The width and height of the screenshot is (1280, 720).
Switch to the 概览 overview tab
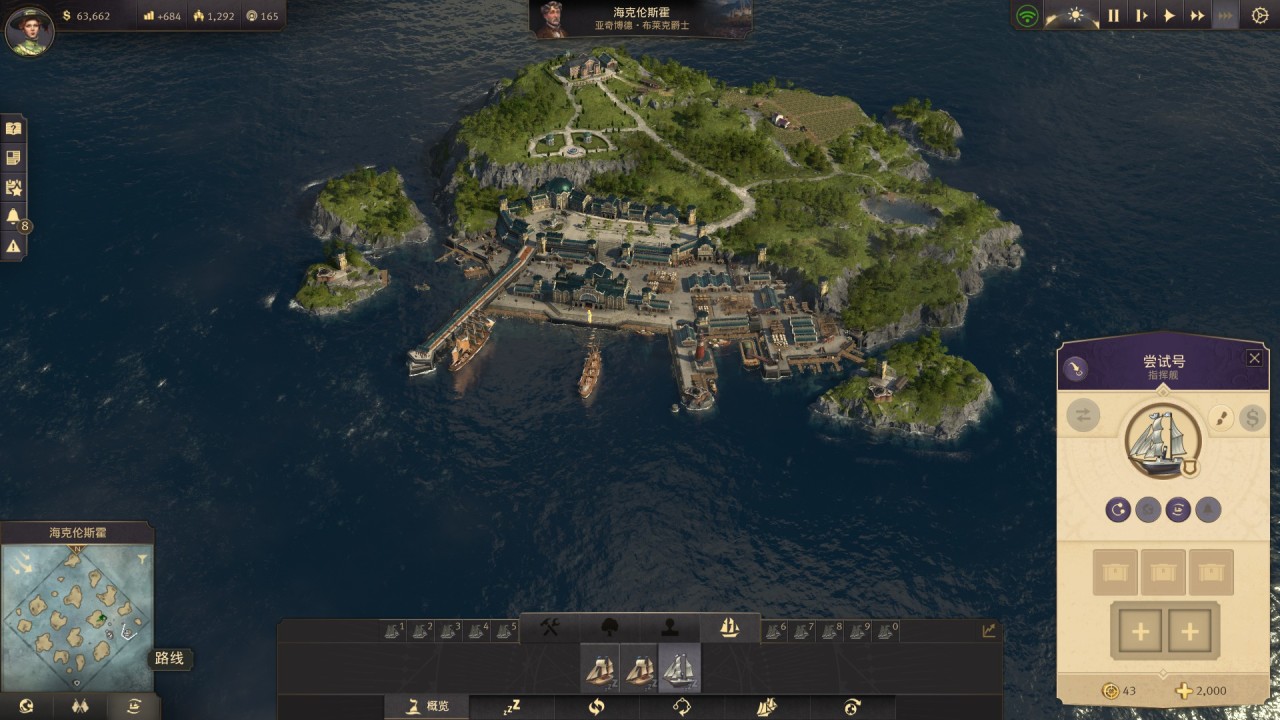click(x=428, y=706)
